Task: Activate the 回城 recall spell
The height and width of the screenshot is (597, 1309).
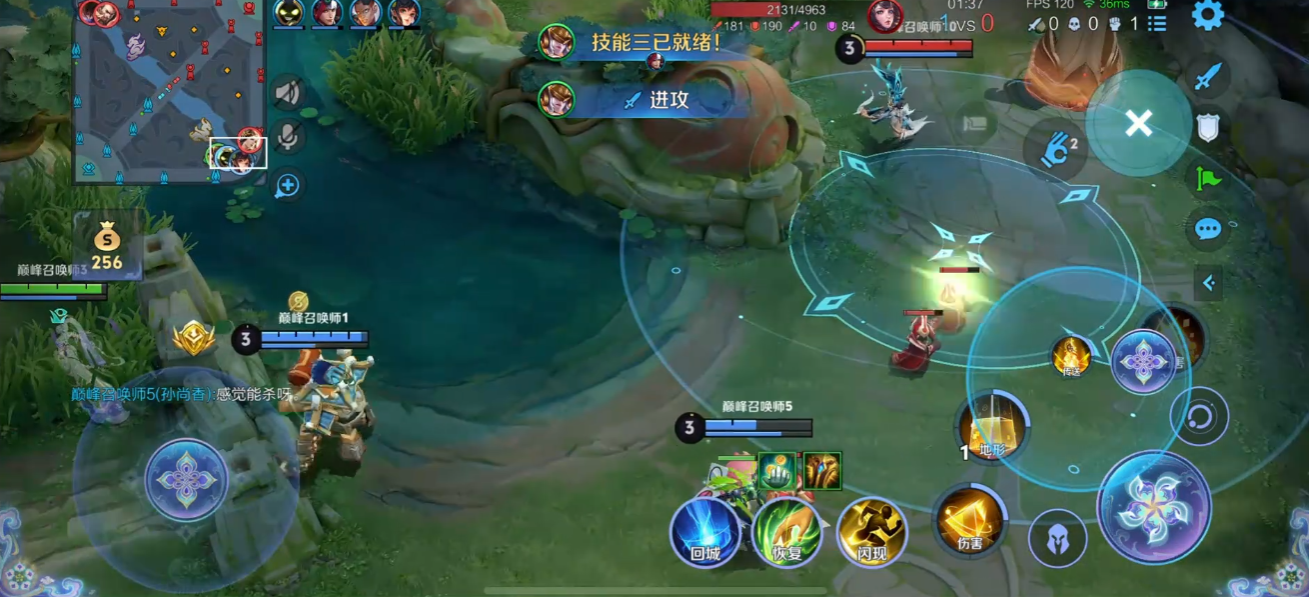Action: point(705,532)
